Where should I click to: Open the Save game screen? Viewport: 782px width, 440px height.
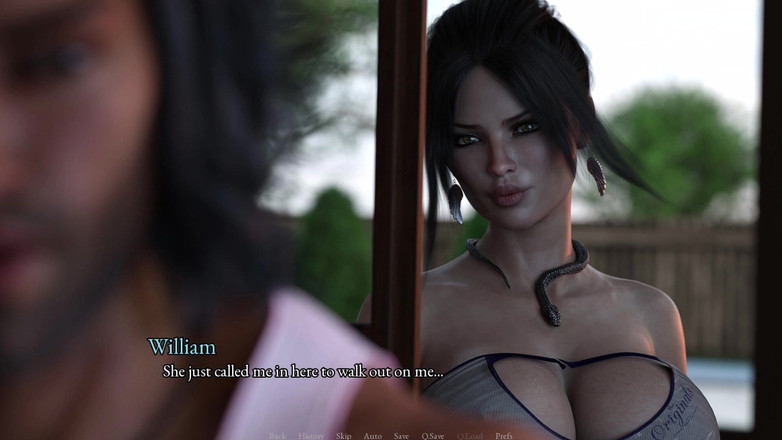(401, 436)
